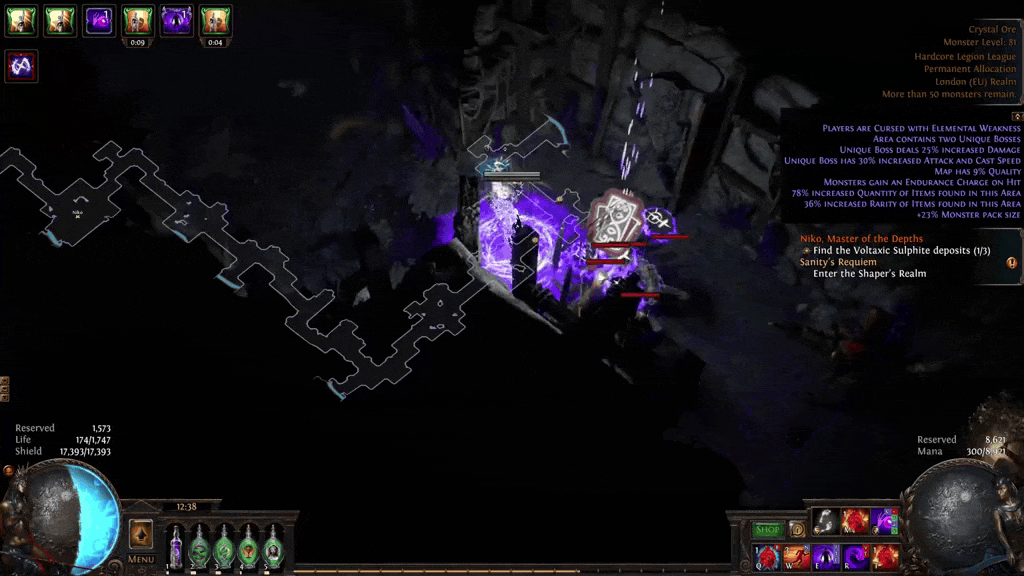Click the green buff icon with 0:09 timer
Image resolution: width=1024 pixels, height=576 pixels.
[137, 20]
